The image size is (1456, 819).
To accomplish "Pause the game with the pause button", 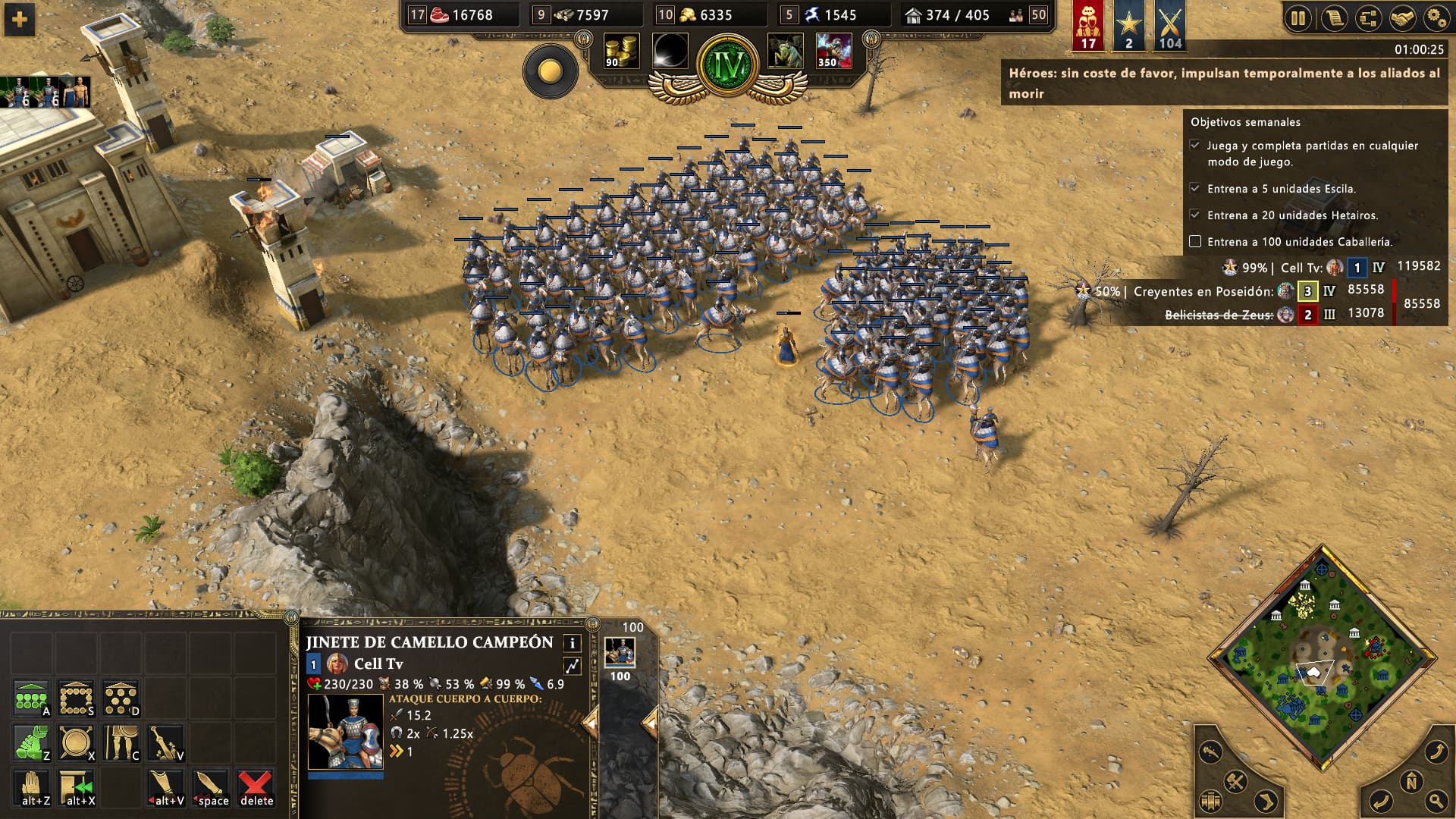I will pyautogui.click(x=1298, y=18).
